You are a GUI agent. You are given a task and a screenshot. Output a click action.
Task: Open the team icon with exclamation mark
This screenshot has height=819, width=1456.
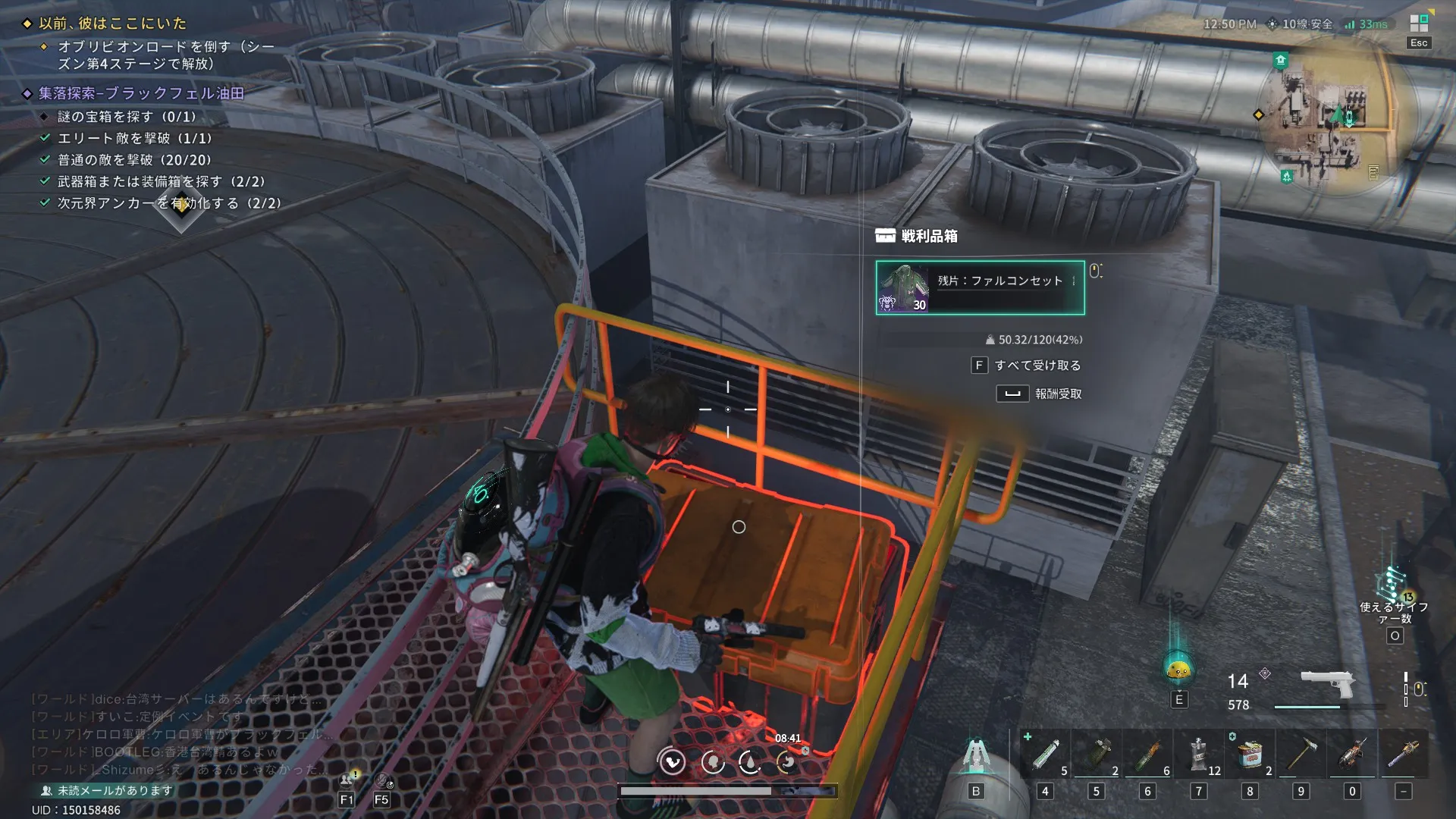point(348,780)
